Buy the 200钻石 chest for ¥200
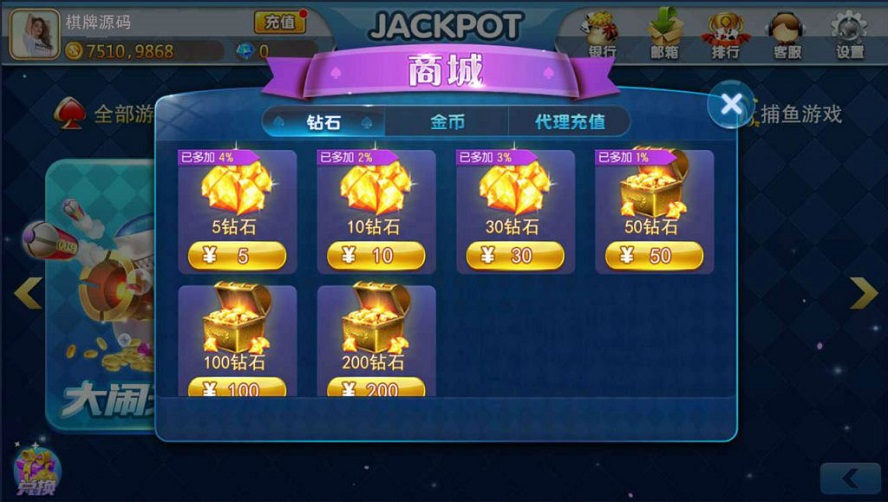The height and width of the screenshot is (502, 888). [376, 388]
